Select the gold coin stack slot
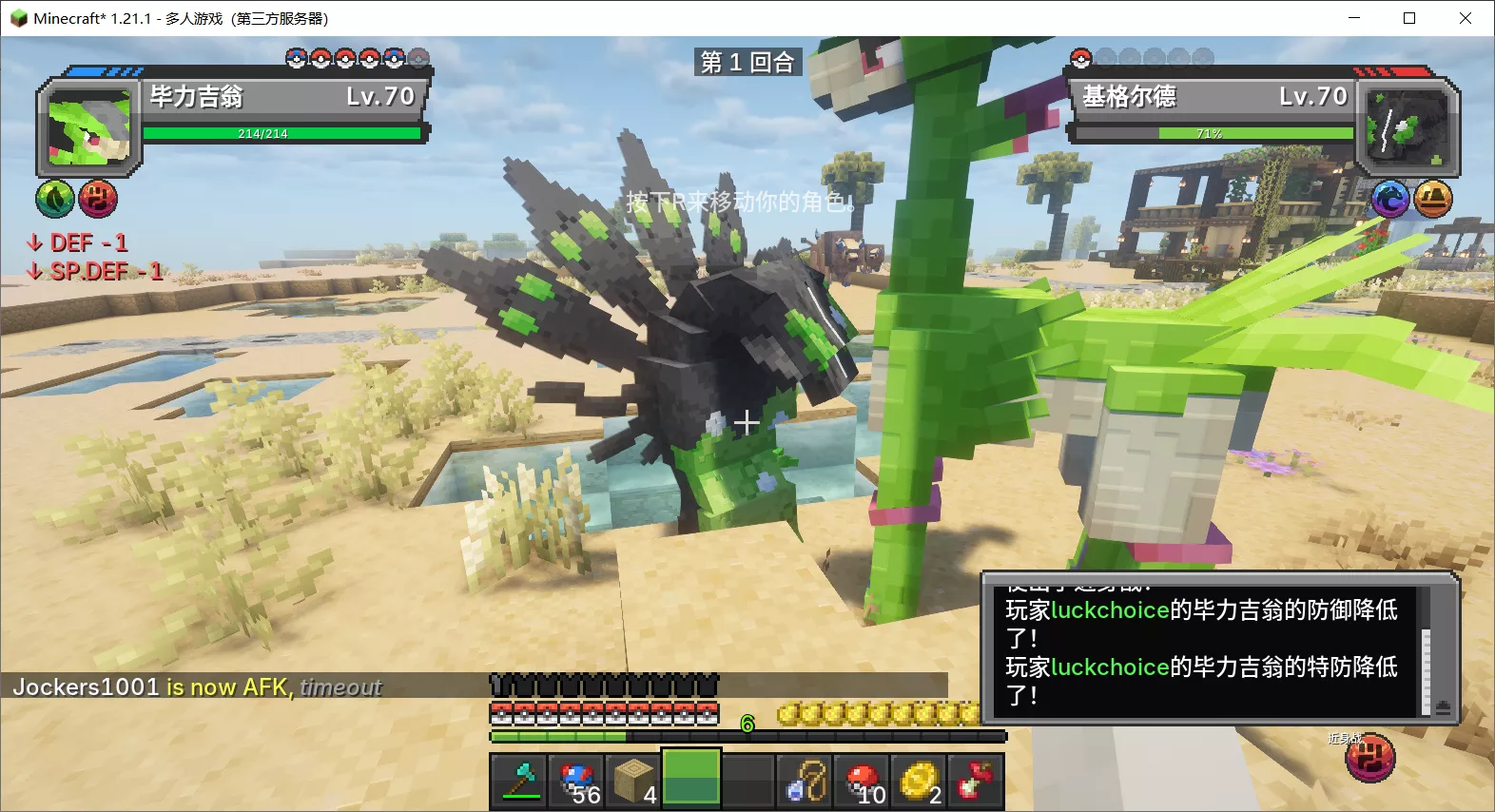Screen dimensions: 1495x812 point(920,781)
